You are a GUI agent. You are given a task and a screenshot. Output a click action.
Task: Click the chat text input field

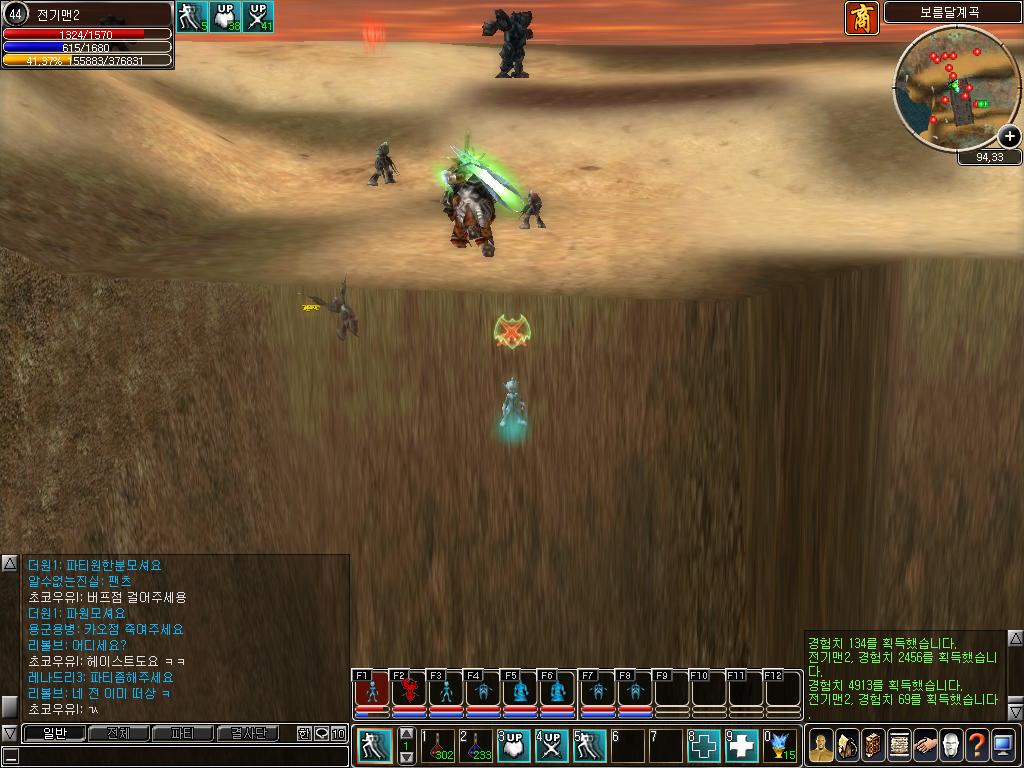tap(180, 756)
